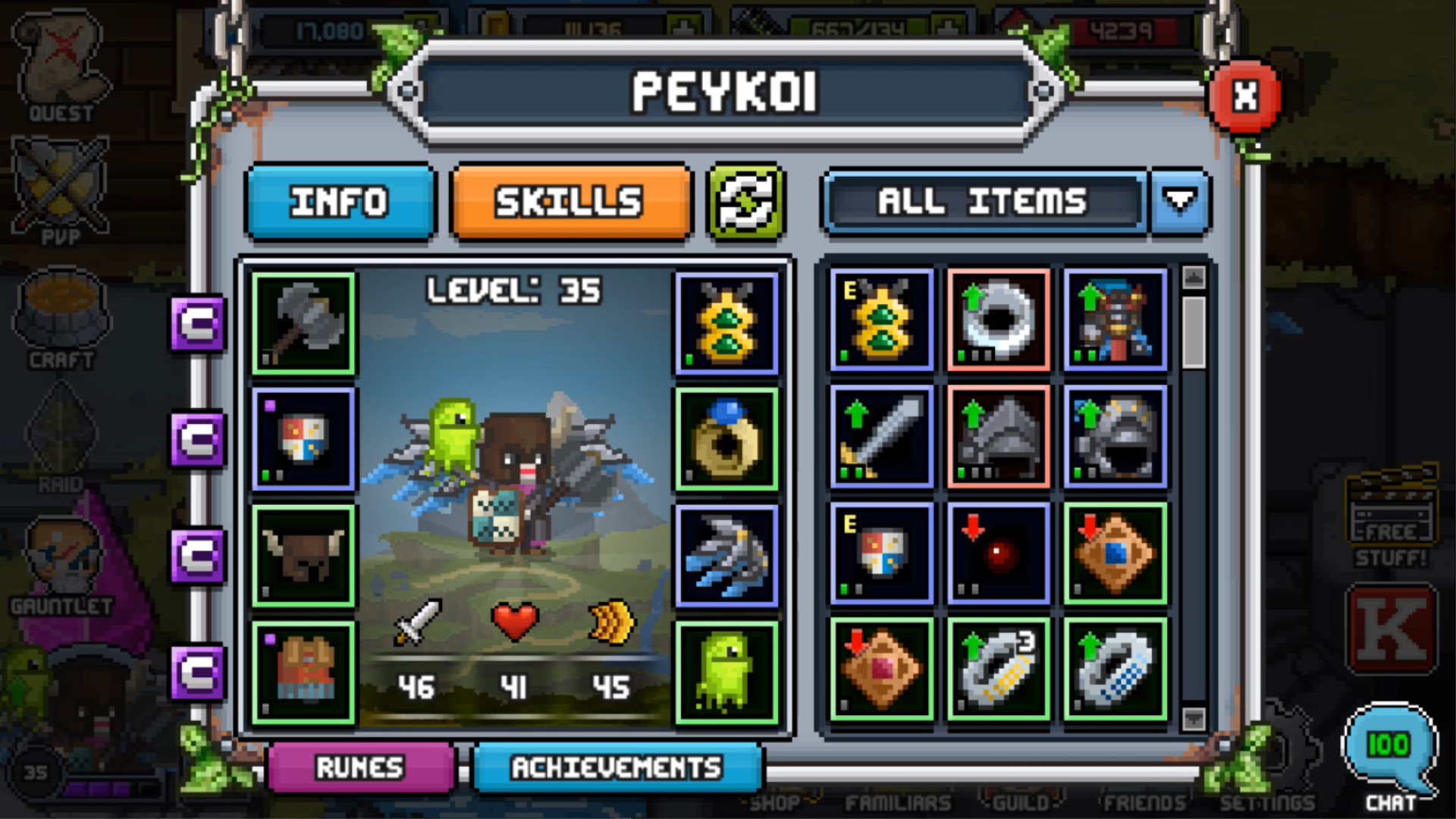Switch to the Skills tab

coord(570,202)
